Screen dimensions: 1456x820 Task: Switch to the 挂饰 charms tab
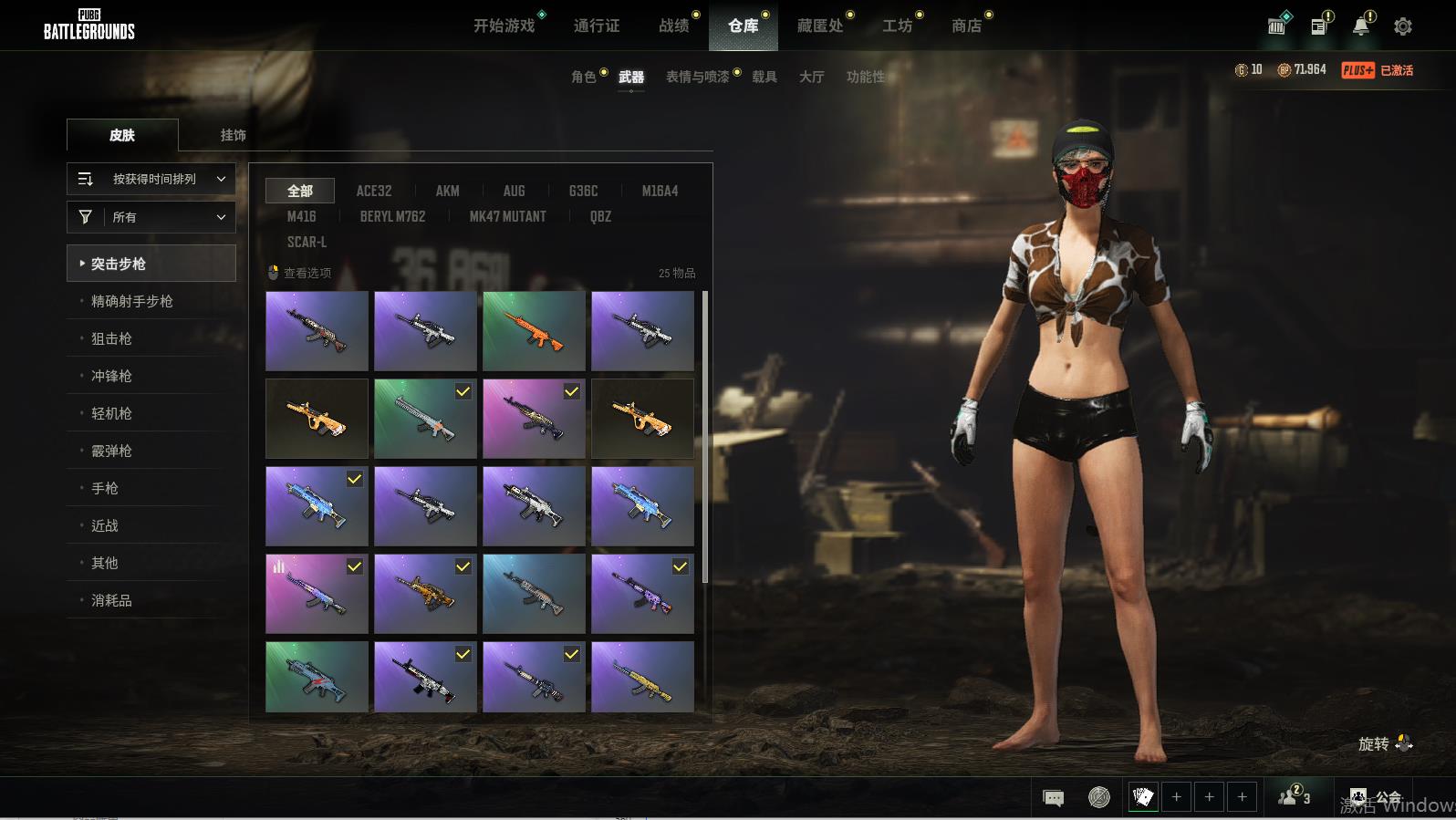[233, 135]
